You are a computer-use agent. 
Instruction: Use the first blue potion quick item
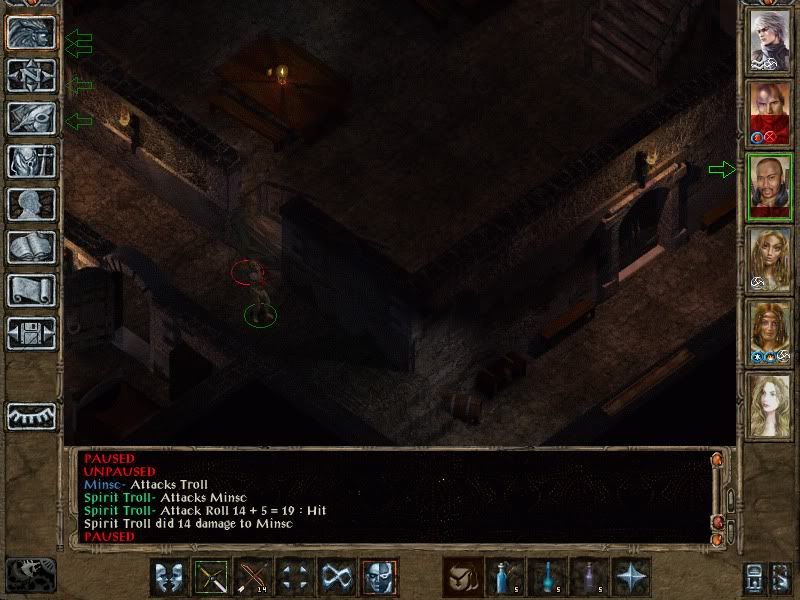(504, 578)
